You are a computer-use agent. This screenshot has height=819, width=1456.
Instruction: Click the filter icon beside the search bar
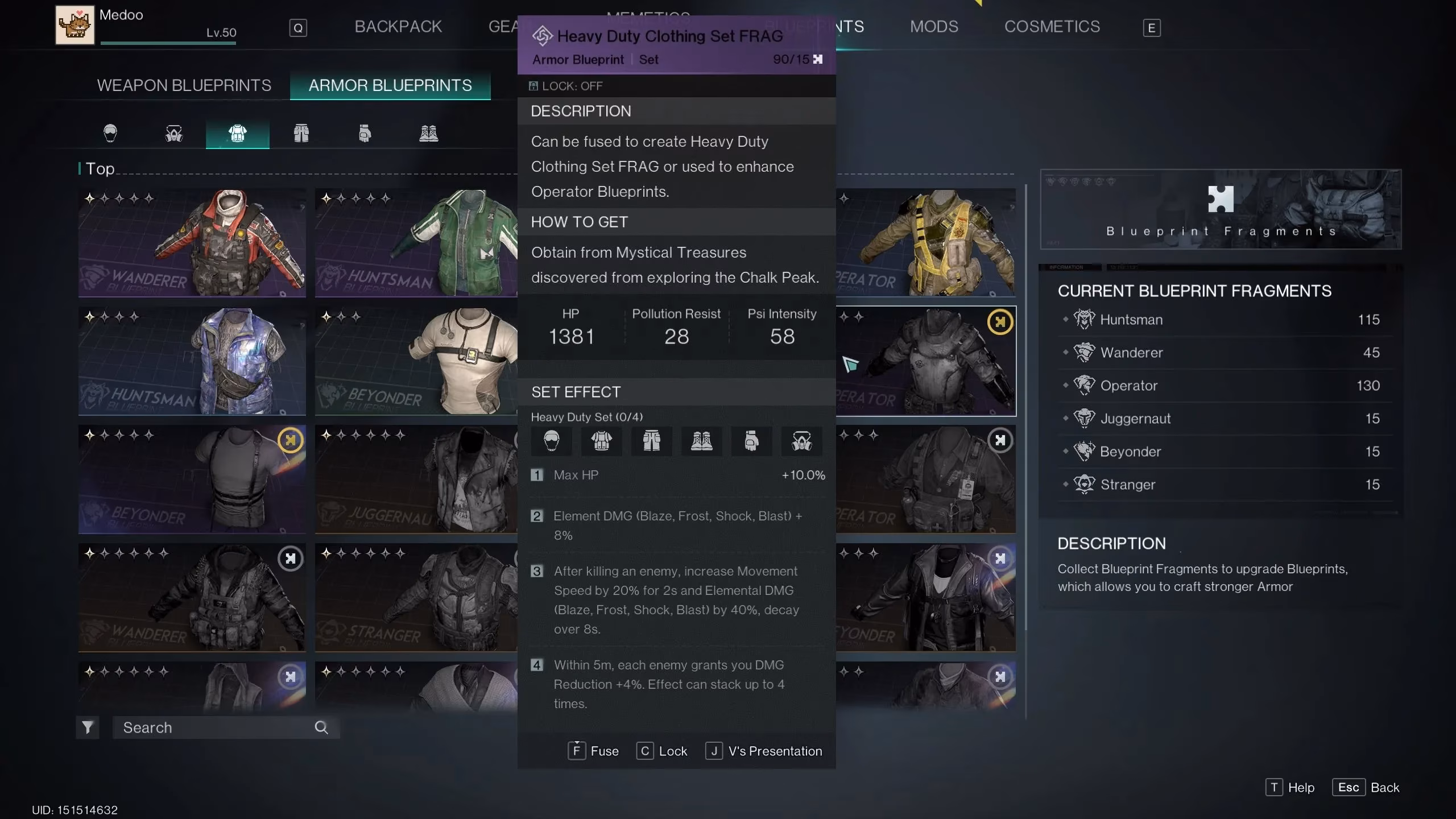[x=88, y=727]
